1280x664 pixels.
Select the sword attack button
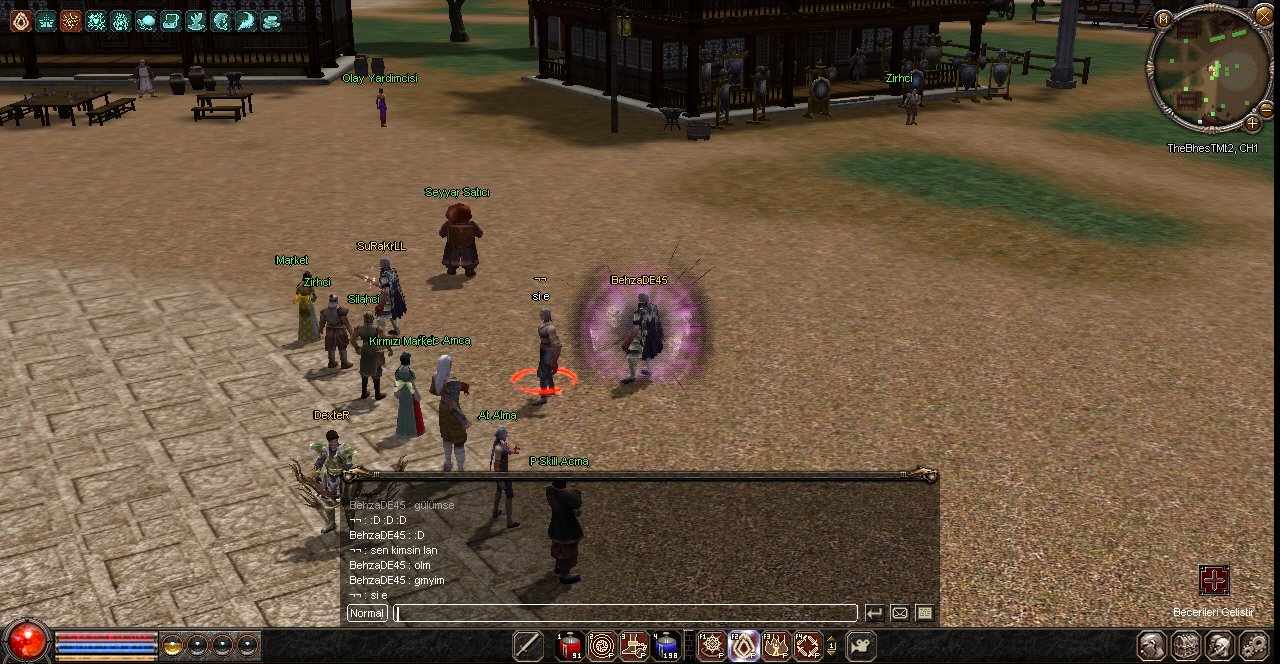[528, 646]
